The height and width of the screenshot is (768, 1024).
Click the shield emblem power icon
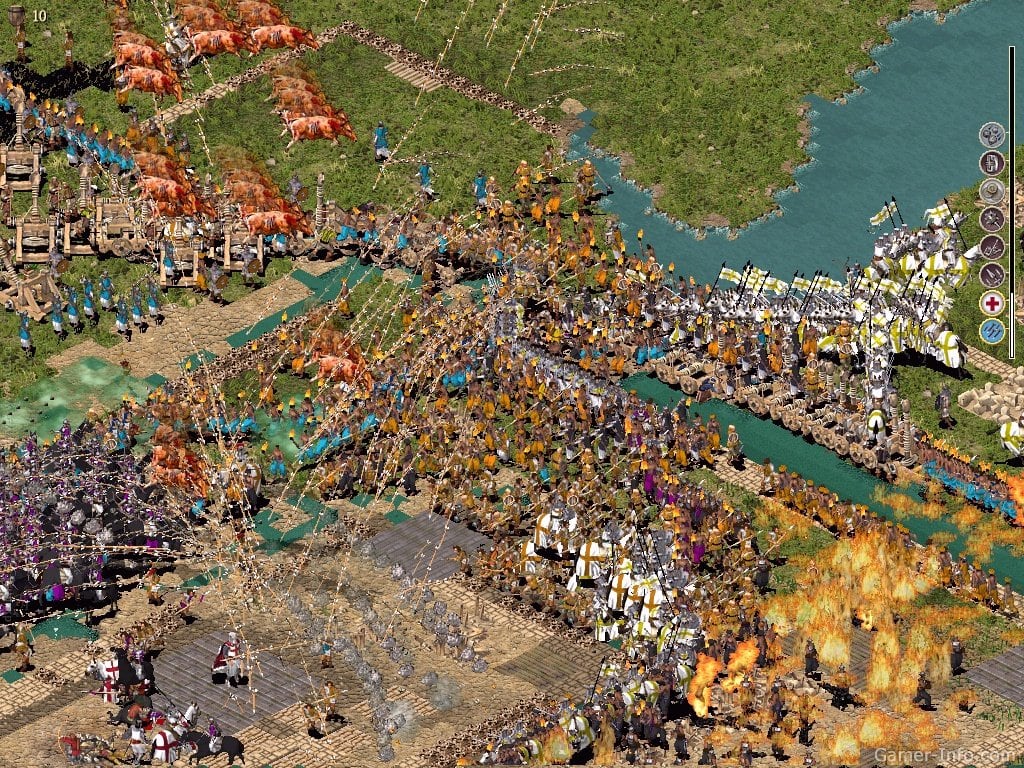pos(991,163)
